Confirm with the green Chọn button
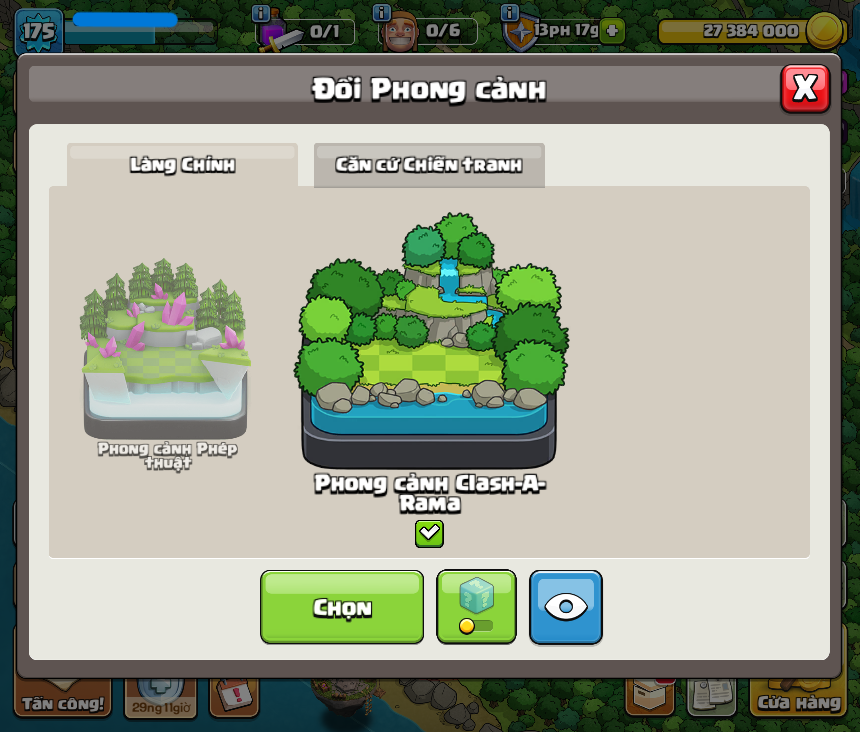This screenshot has width=860, height=732. click(342, 607)
